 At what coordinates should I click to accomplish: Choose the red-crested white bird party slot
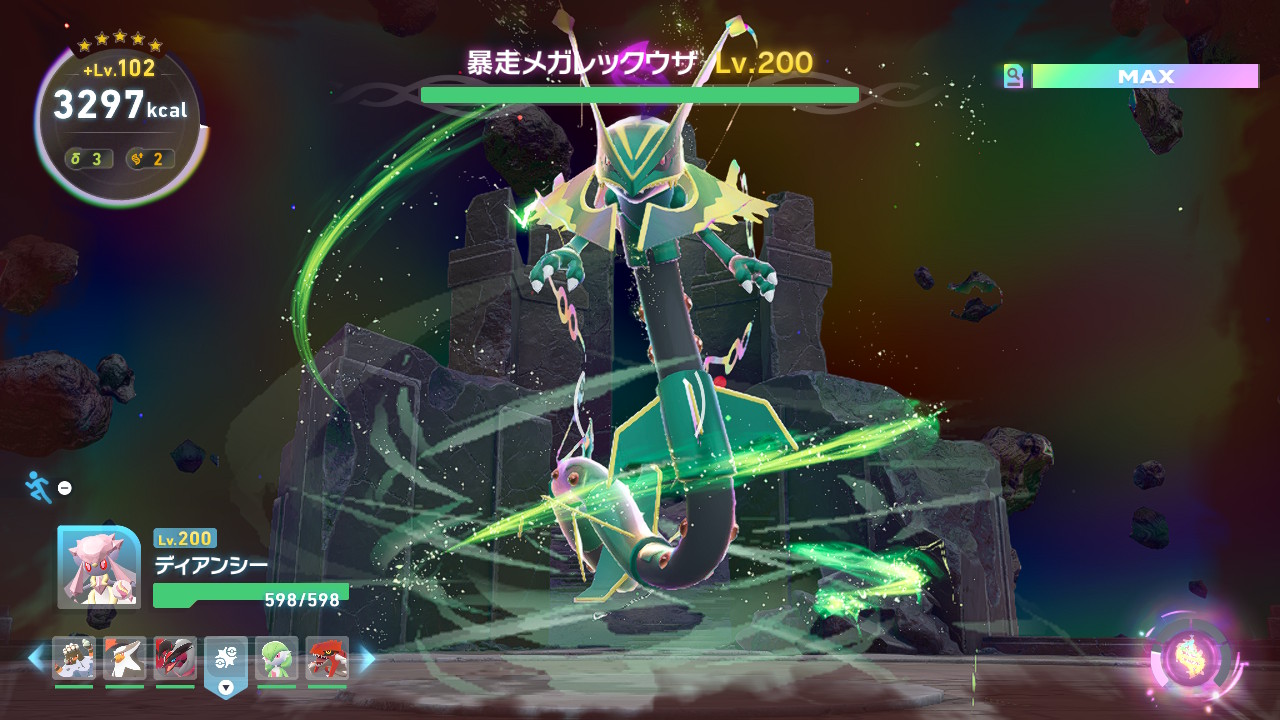pos(124,658)
